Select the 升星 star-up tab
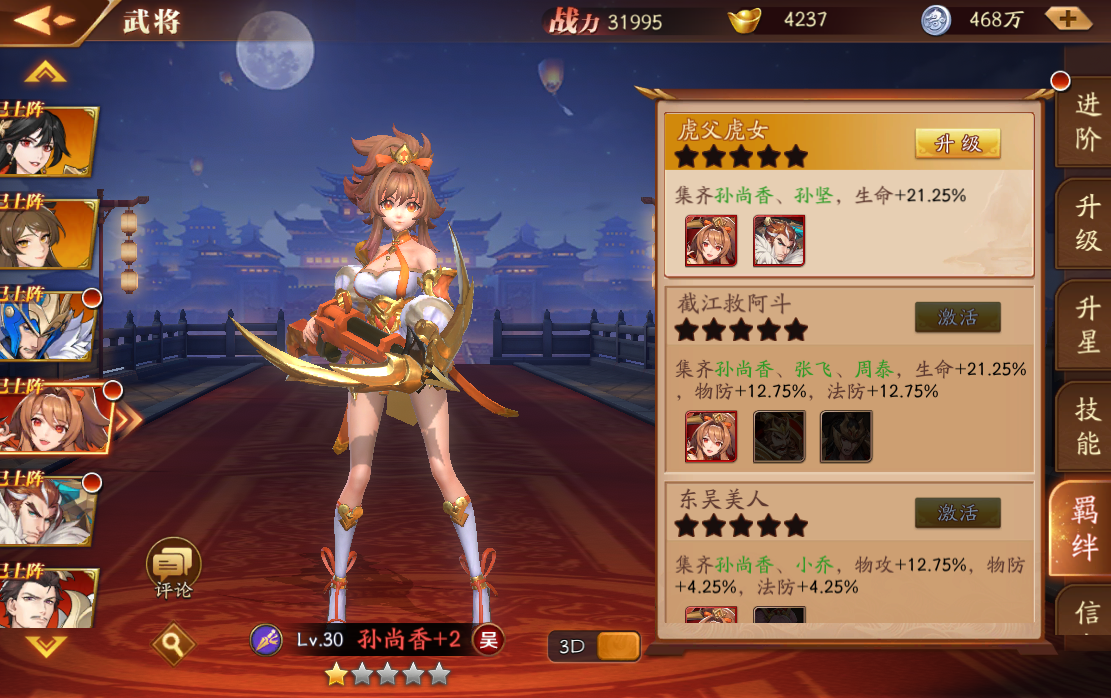Viewport: 1111px width, 698px height. coord(1087,325)
